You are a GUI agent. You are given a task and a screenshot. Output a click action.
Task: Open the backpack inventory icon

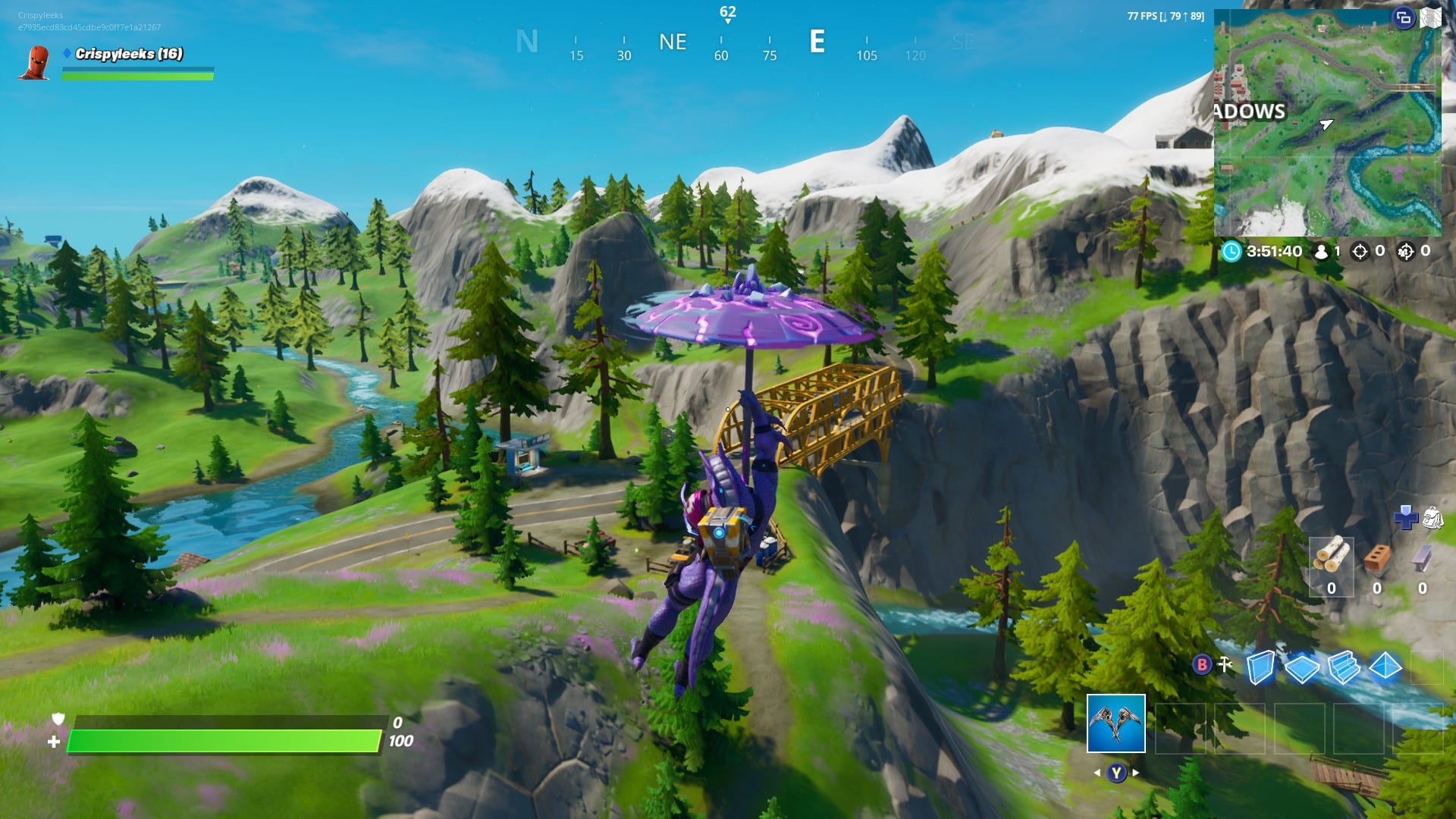click(x=1434, y=519)
